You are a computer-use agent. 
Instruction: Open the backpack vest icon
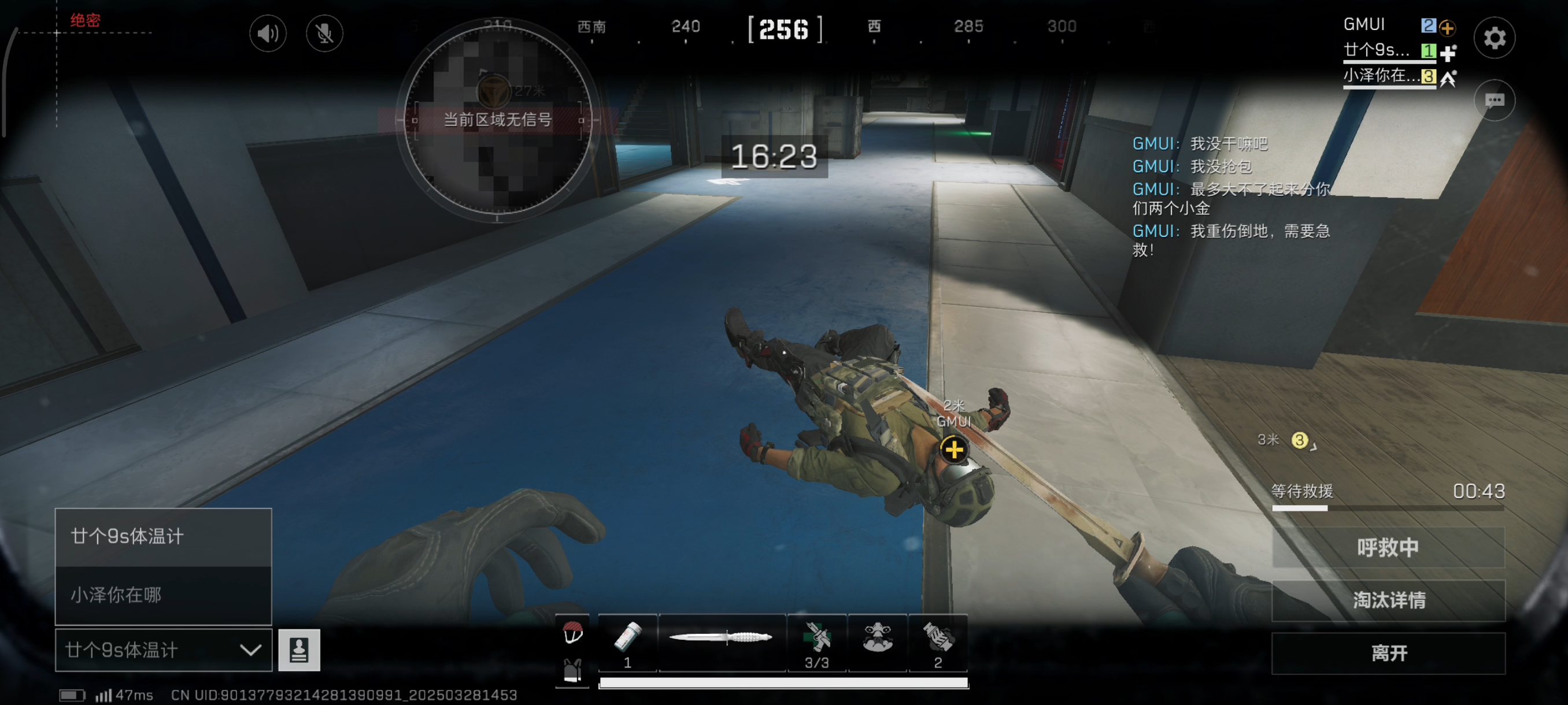[x=572, y=670]
